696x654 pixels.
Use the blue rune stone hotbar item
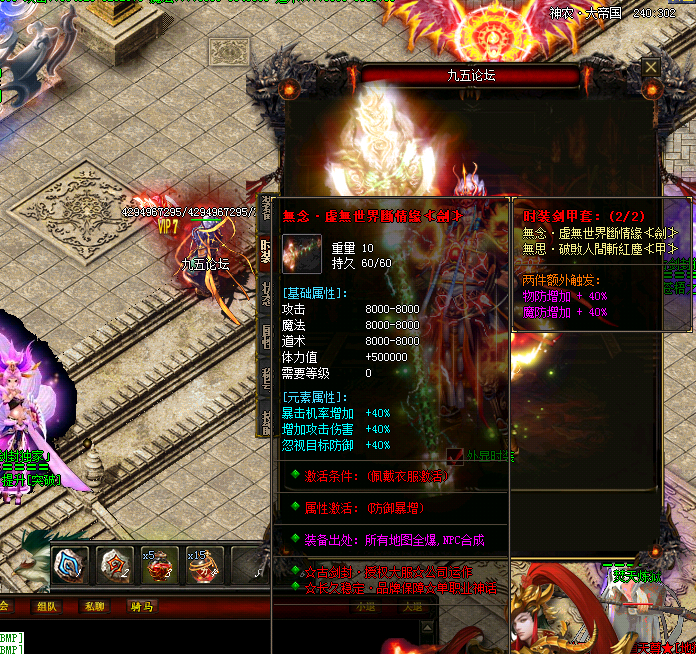point(70,566)
